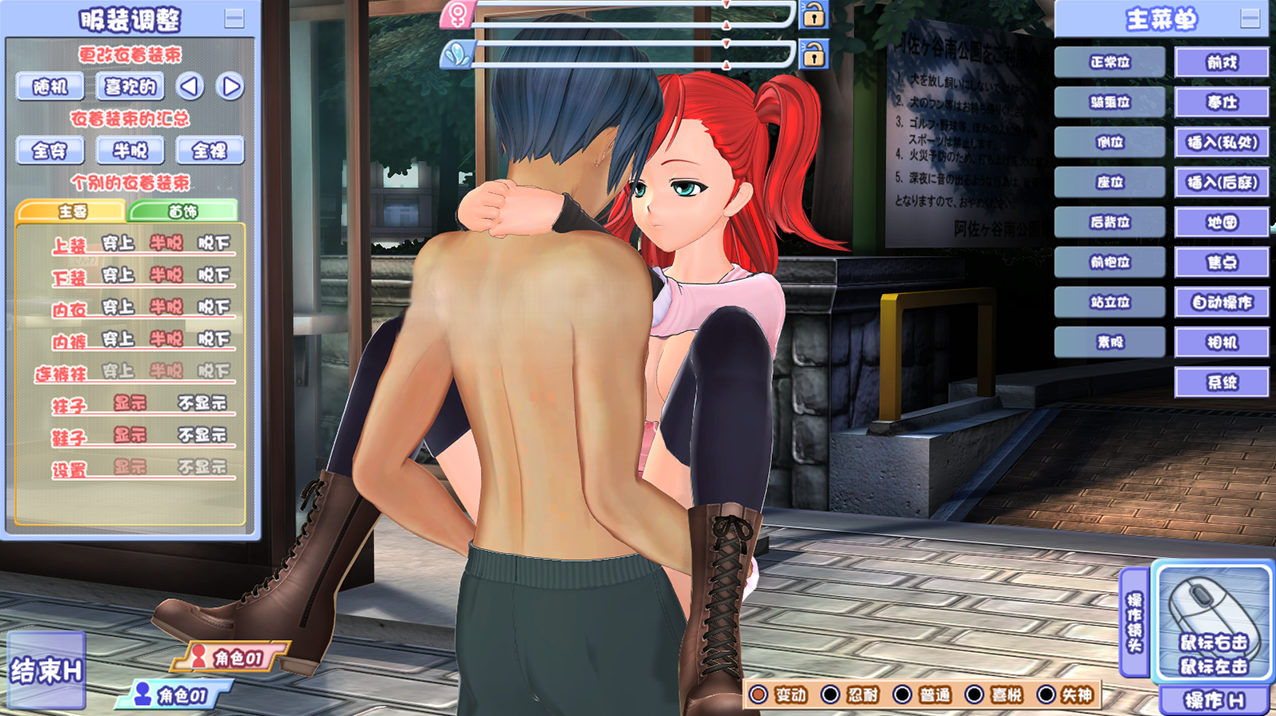Click the 随机 random outfit button
Viewport: 1276px width, 716px height.
pos(50,87)
